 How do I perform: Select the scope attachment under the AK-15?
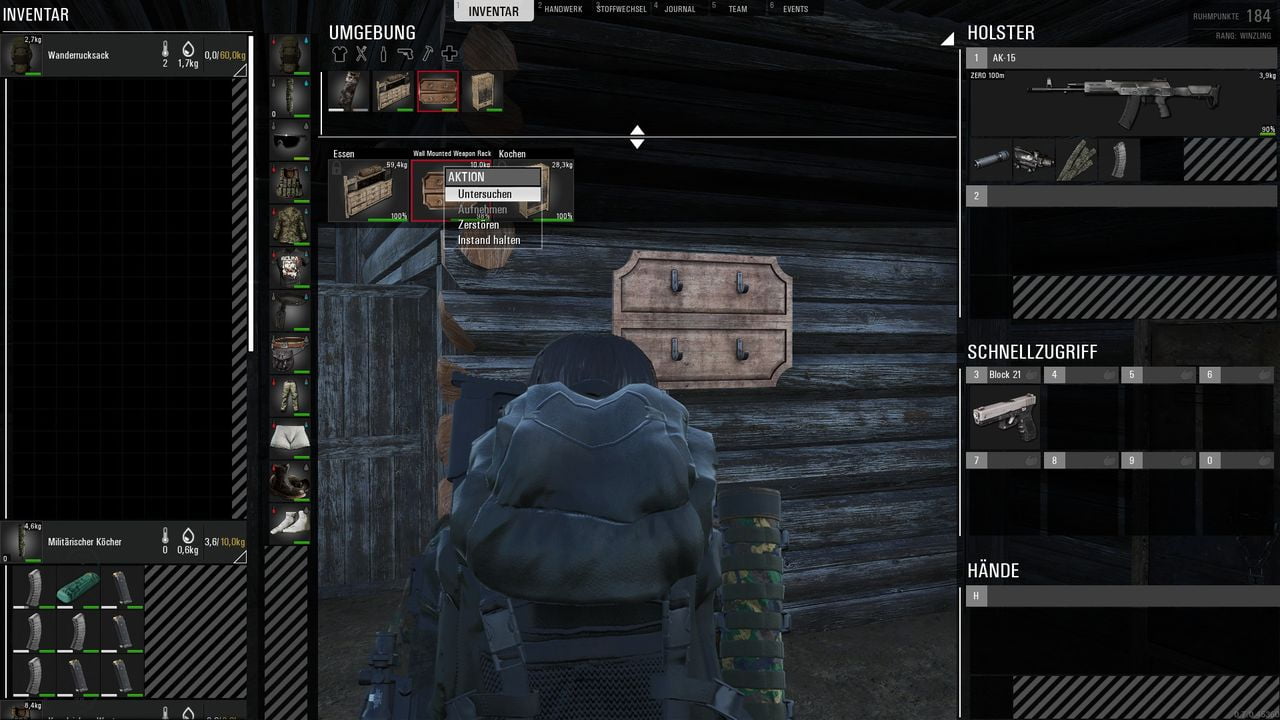tap(1033, 160)
